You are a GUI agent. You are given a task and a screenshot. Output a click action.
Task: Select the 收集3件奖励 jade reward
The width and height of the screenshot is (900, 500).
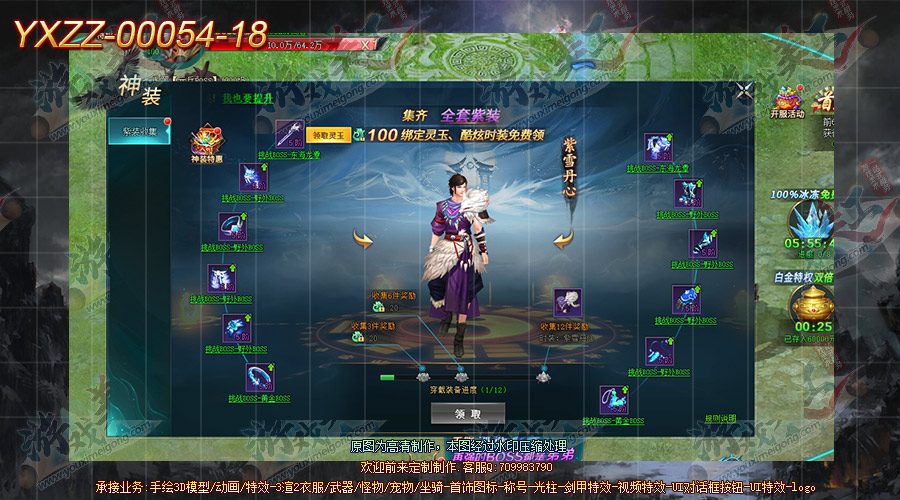click(x=359, y=337)
